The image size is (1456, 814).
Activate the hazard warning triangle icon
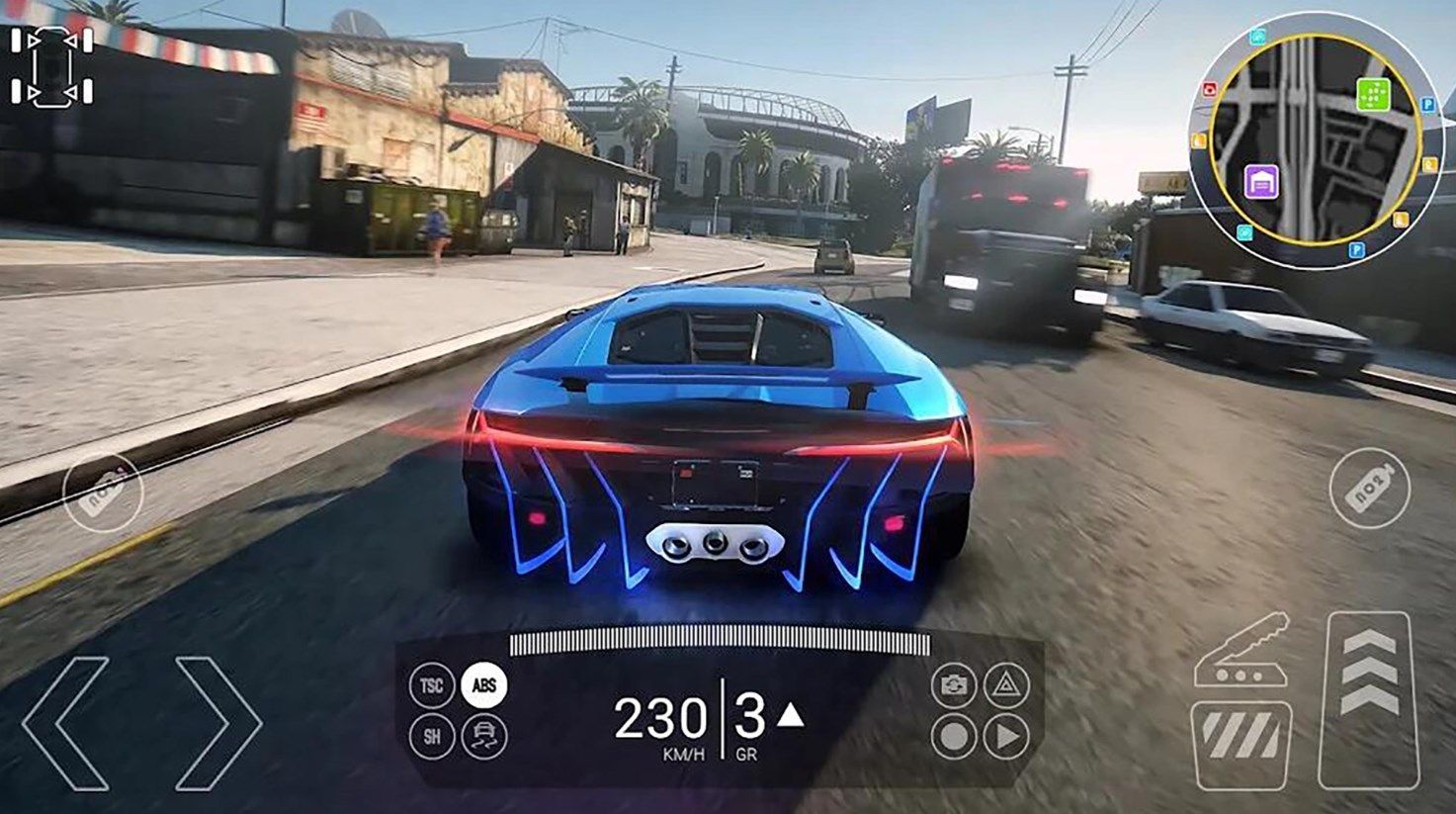point(1006,685)
